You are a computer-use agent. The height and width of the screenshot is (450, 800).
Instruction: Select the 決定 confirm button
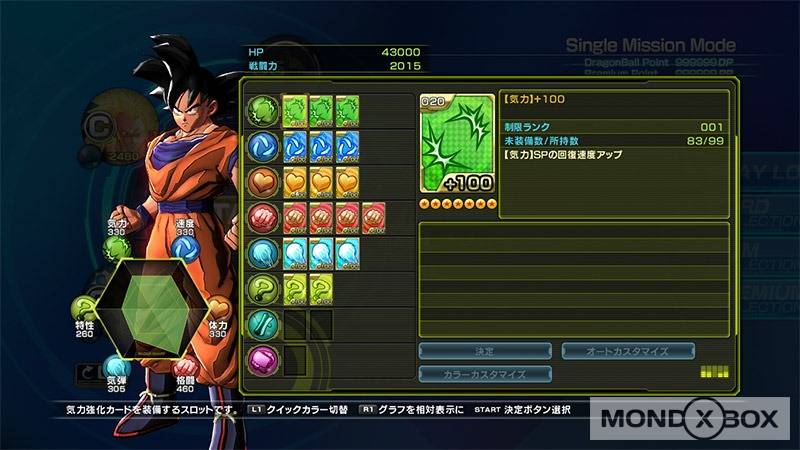coord(485,351)
